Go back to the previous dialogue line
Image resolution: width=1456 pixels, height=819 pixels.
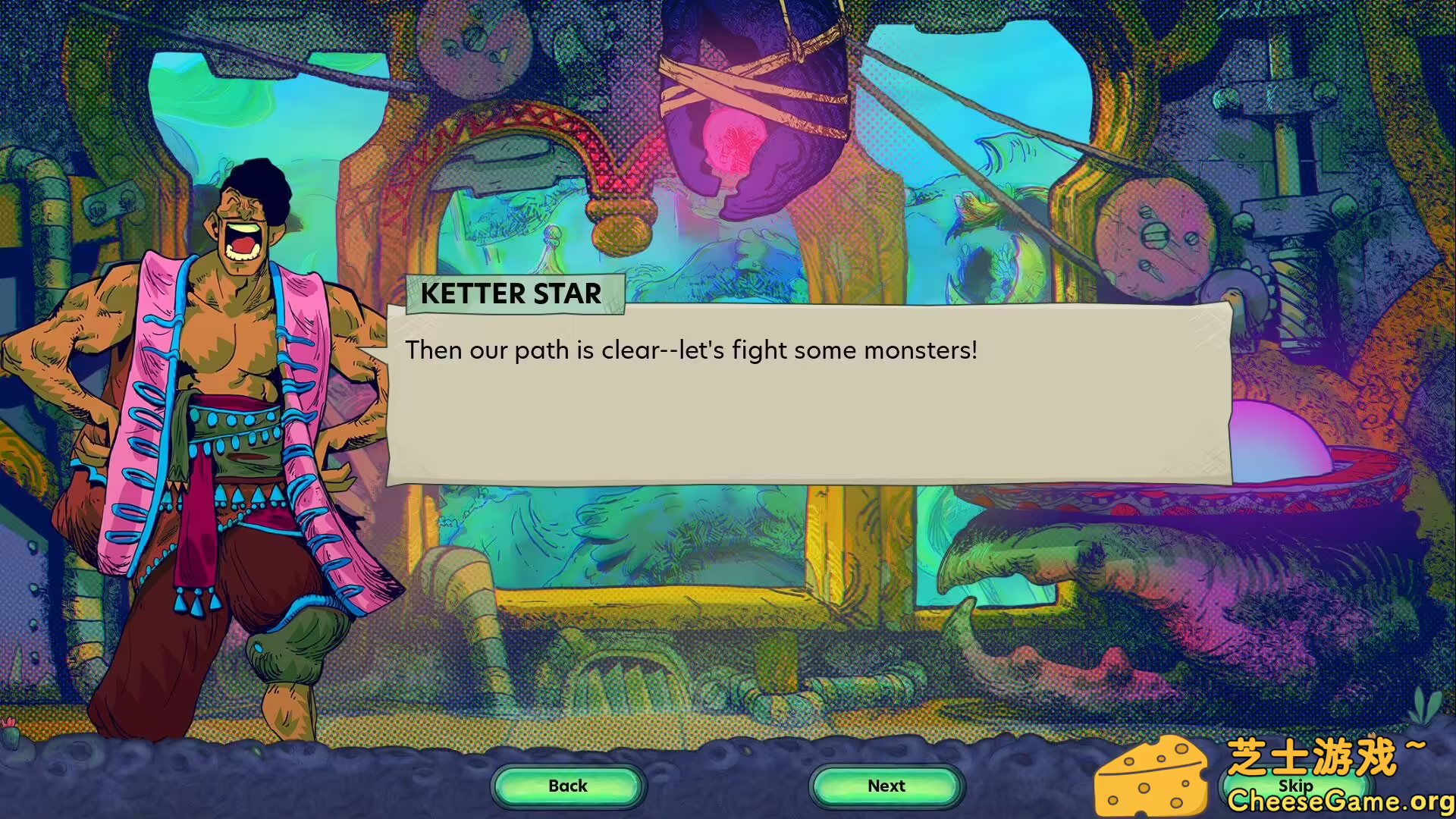pyautogui.click(x=568, y=786)
